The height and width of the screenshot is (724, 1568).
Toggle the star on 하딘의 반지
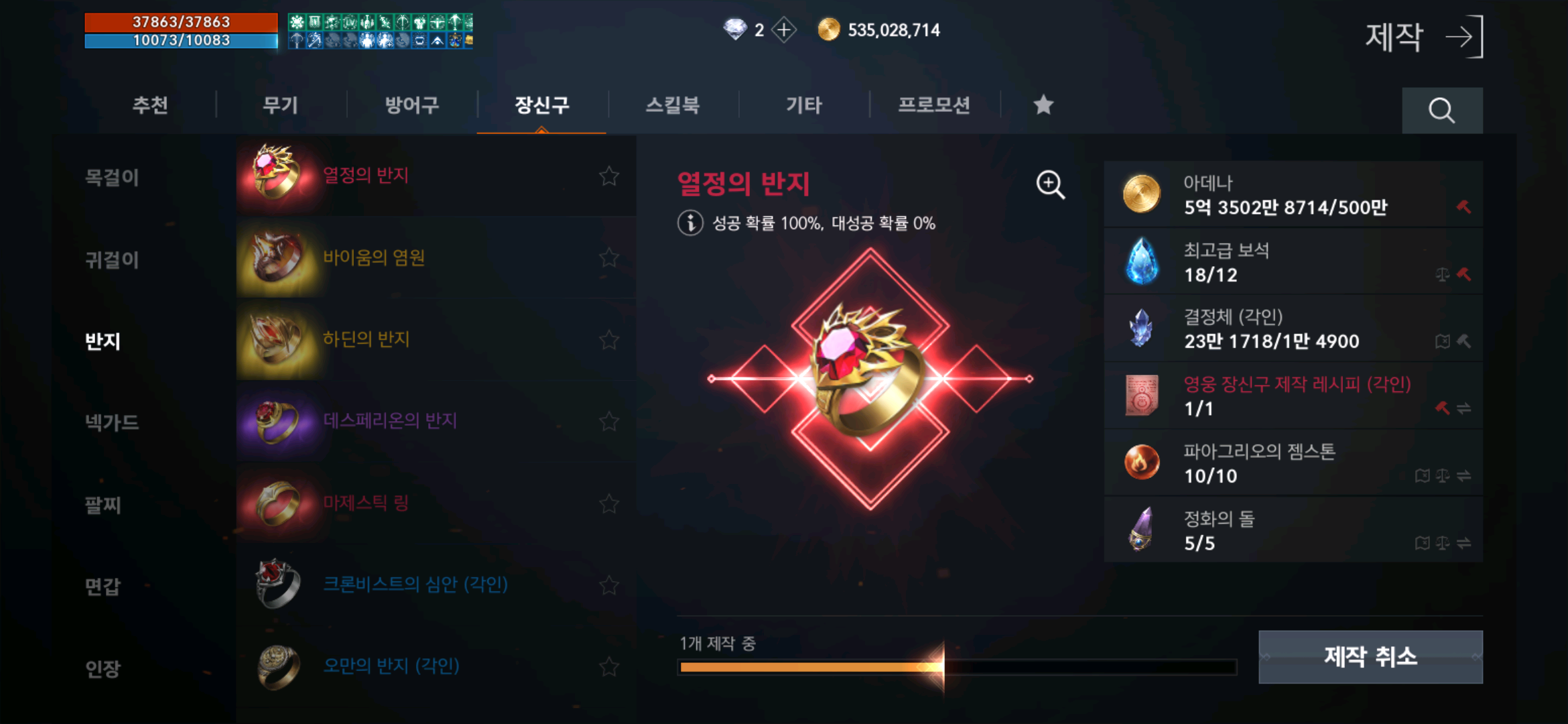pyautogui.click(x=608, y=340)
